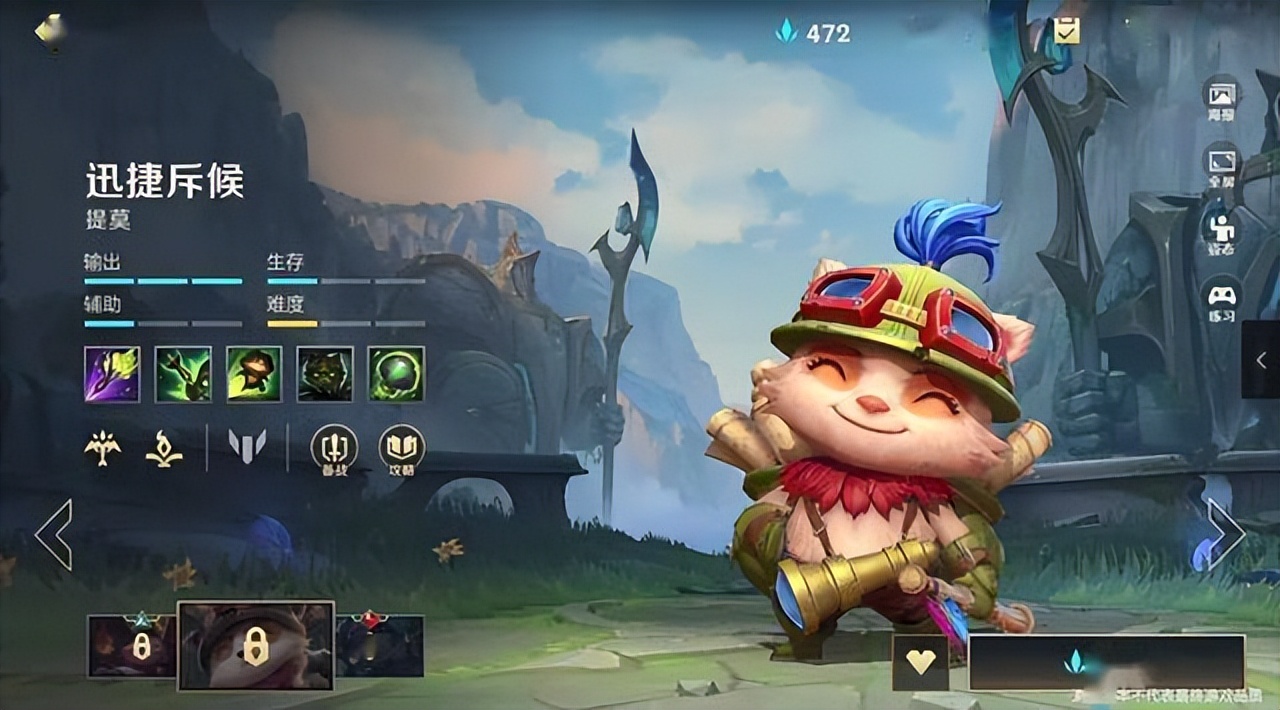Choose the locked skin with teal gem
This screenshot has height=710, width=1280.
click(x=132, y=646)
